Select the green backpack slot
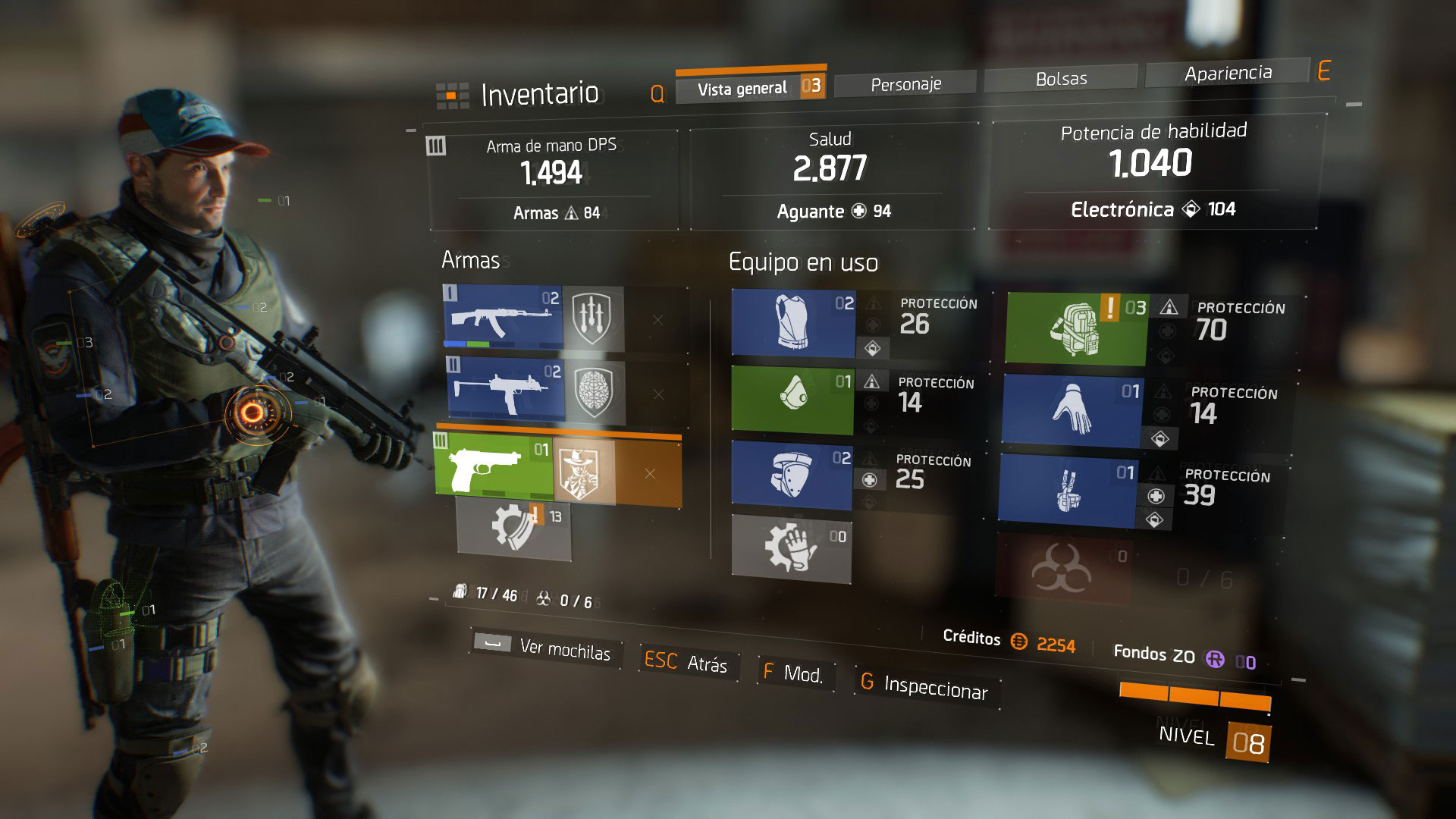This screenshot has width=1456, height=819. (1076, 329)
